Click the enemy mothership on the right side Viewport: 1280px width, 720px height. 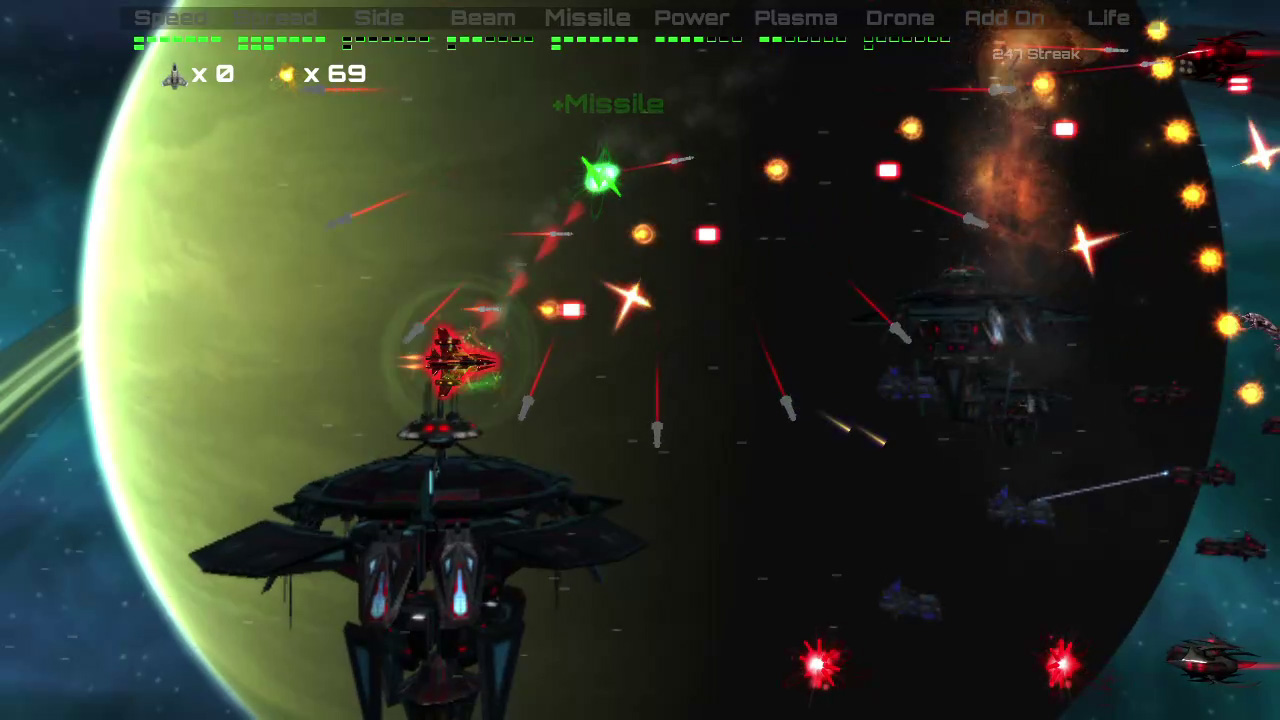coord(960,330)
